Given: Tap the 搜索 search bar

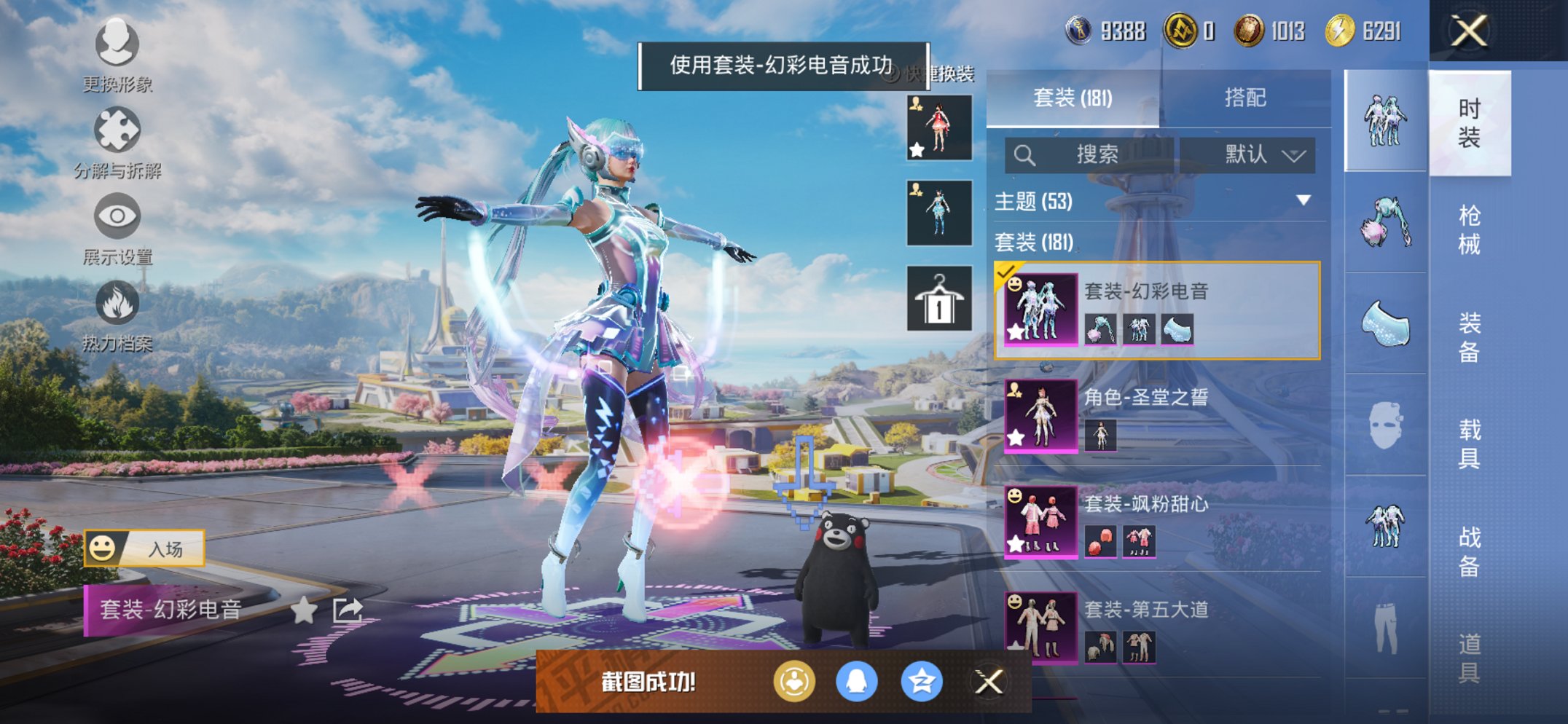Looking at the screenshot, I should click(1091, 155).
